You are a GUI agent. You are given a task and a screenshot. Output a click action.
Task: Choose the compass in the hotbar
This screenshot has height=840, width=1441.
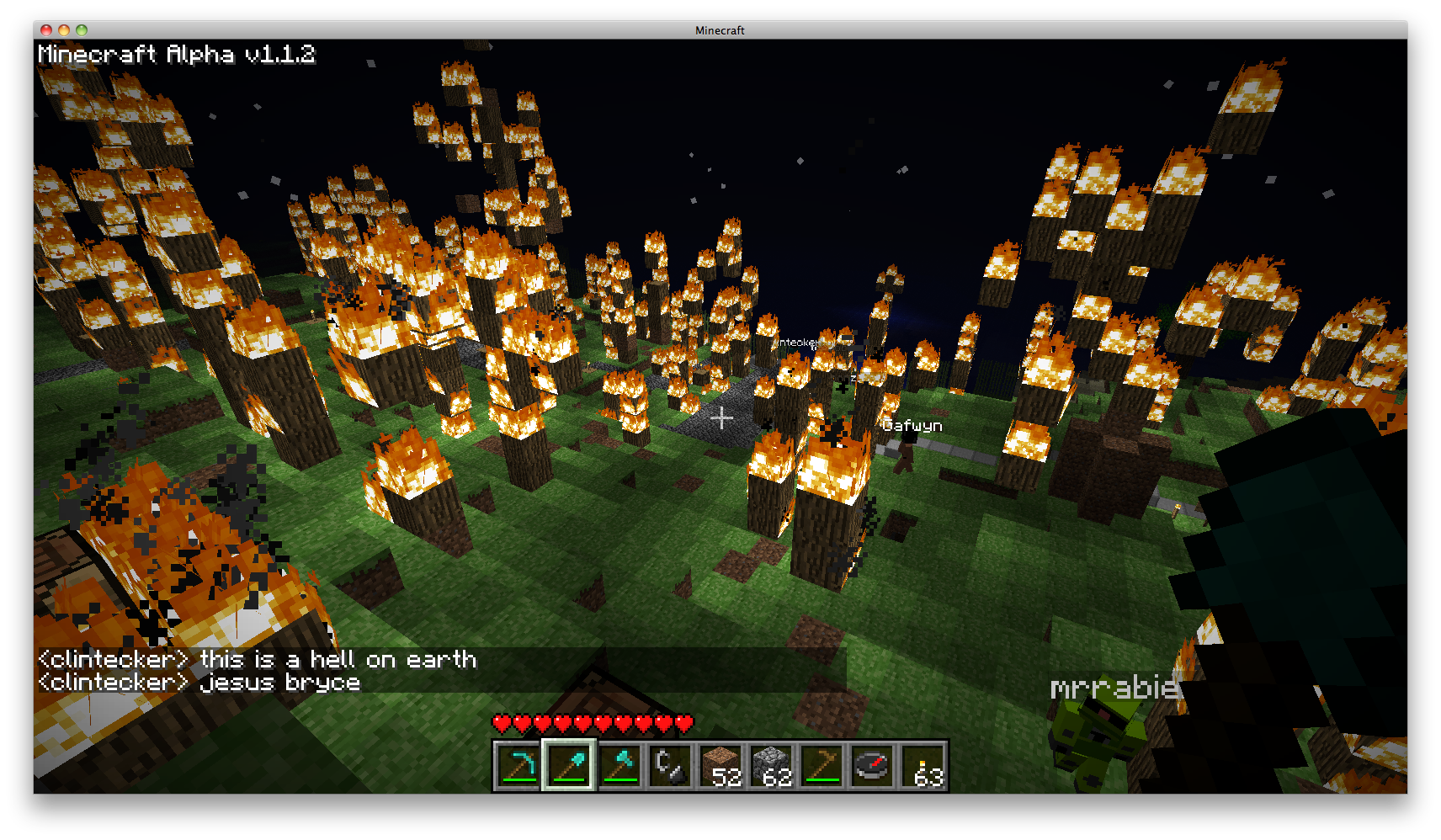point(872,766)
